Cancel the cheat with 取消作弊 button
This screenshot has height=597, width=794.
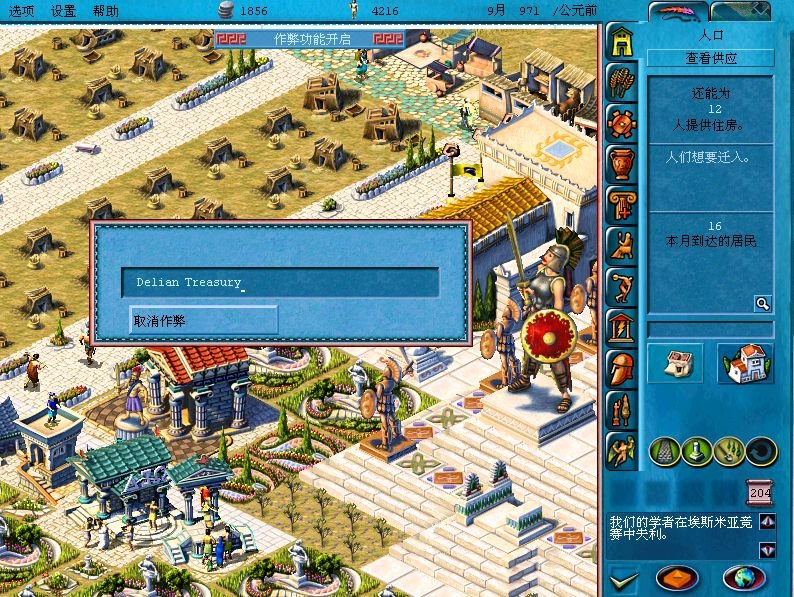[x=204, y=321]
